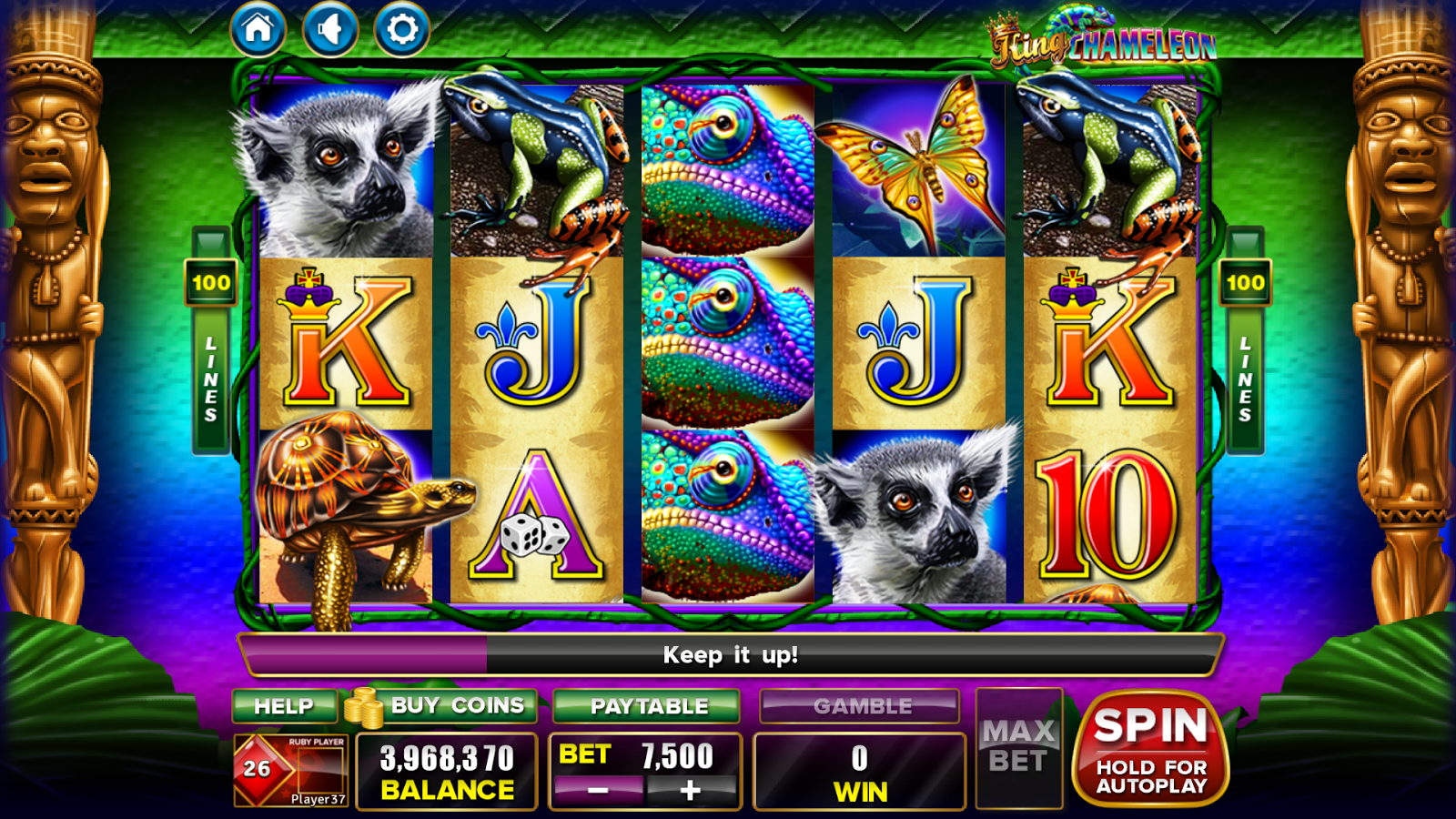This screenshot has width=1456, height=819.
Task: View the Paytable
Action: coord(647,706)
